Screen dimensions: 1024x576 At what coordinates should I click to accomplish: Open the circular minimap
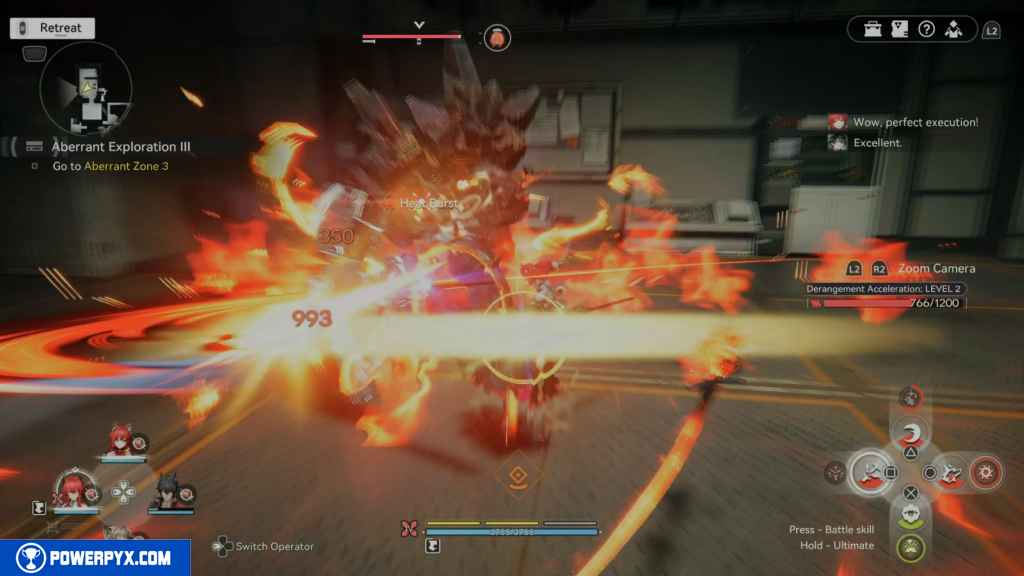click(86, 89)
